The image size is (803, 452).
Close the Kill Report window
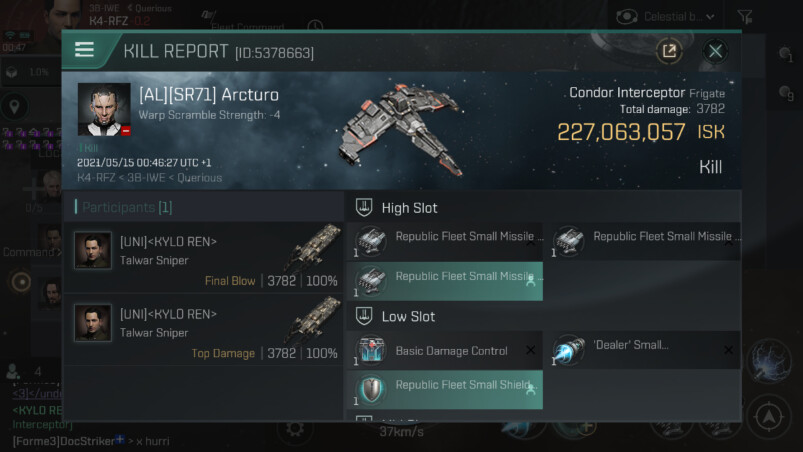(x=715, y=51)
